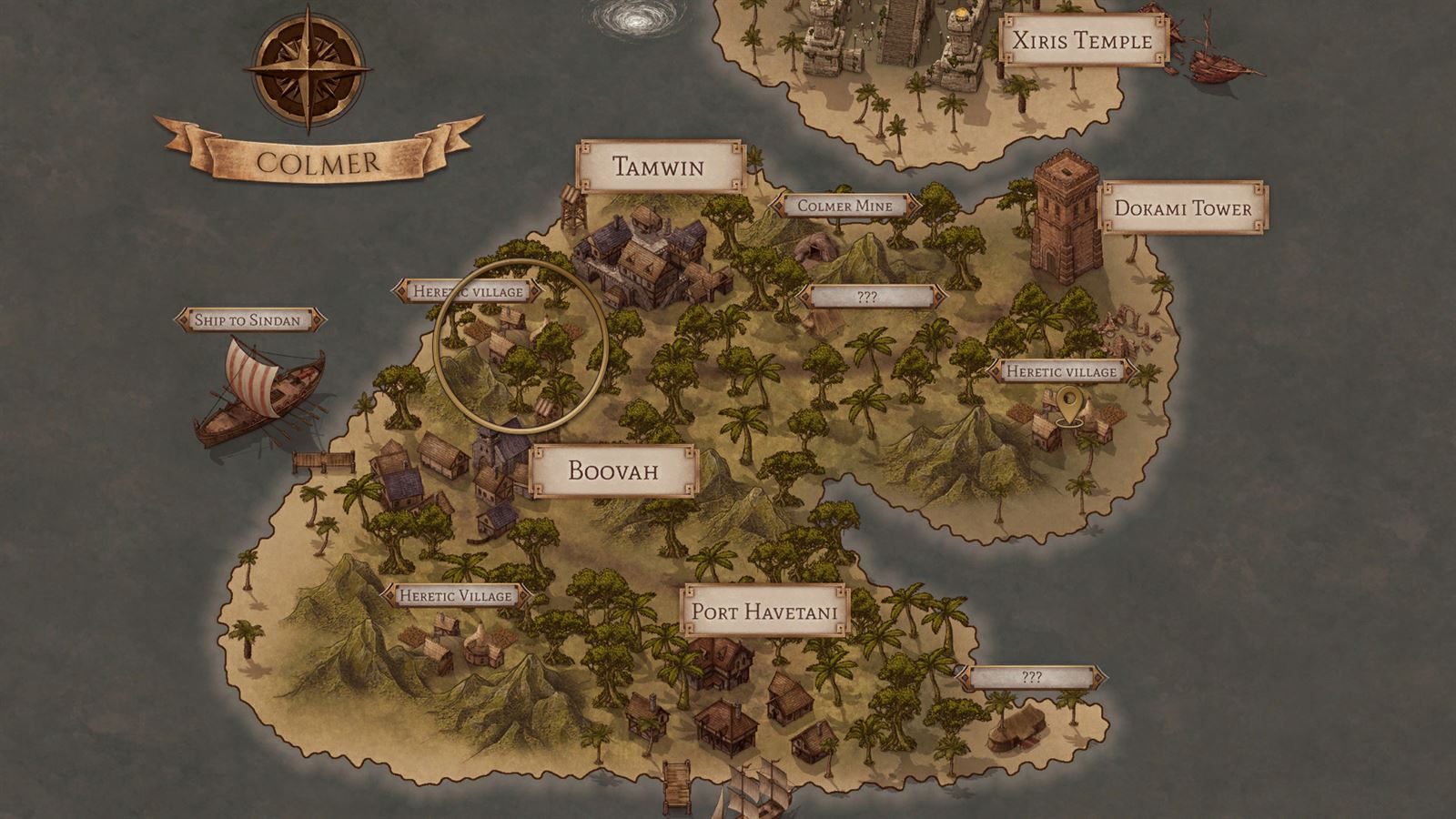The height and width of the screenshot is (819, 1456).
Task: Choose the Port Havetani location
Action: (763, 610)
